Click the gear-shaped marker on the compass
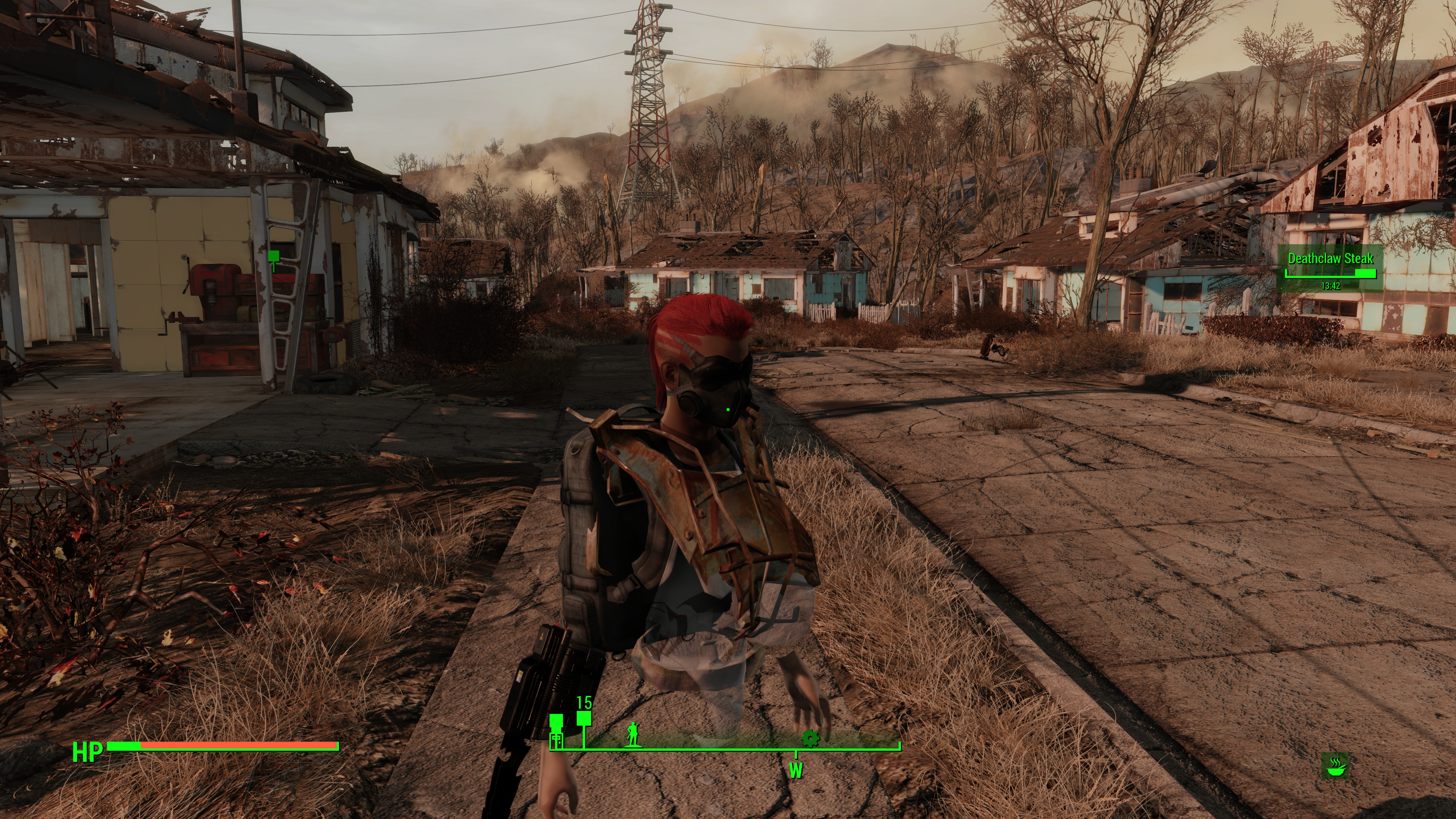The width and height of the screenshot is (1456, 819). 810,738
